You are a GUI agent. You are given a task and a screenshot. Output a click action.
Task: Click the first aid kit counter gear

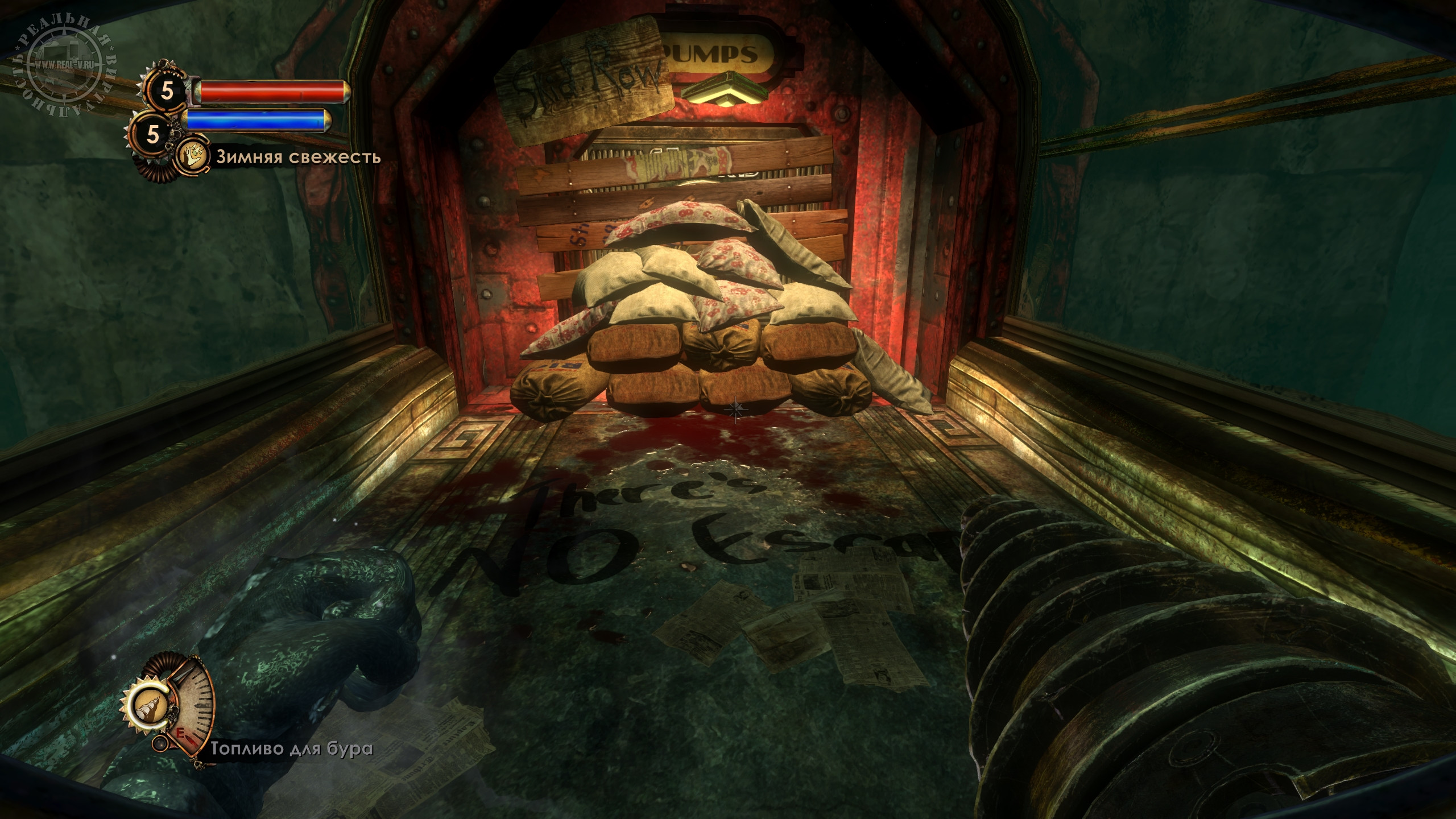(x=167, y=89)
